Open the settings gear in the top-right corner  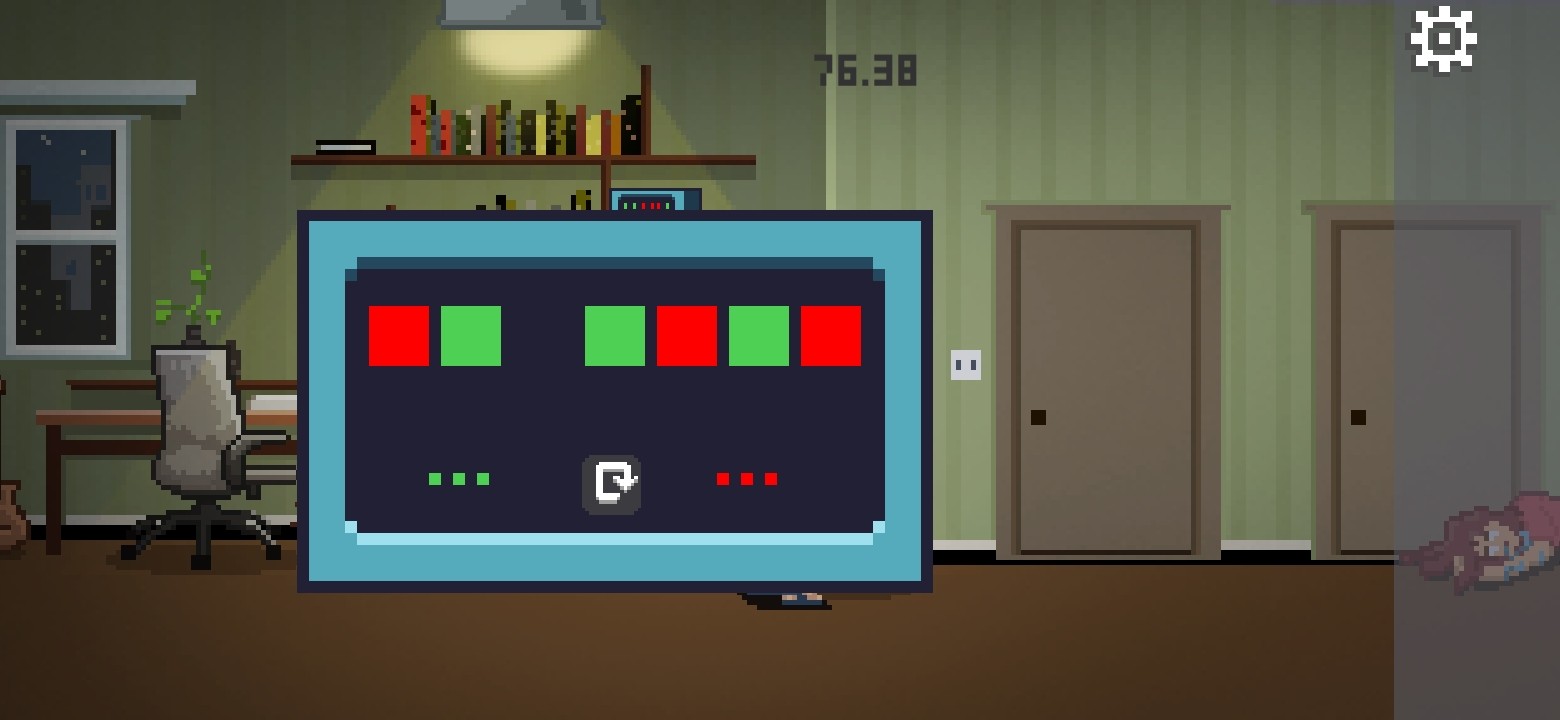point(1443,38)
